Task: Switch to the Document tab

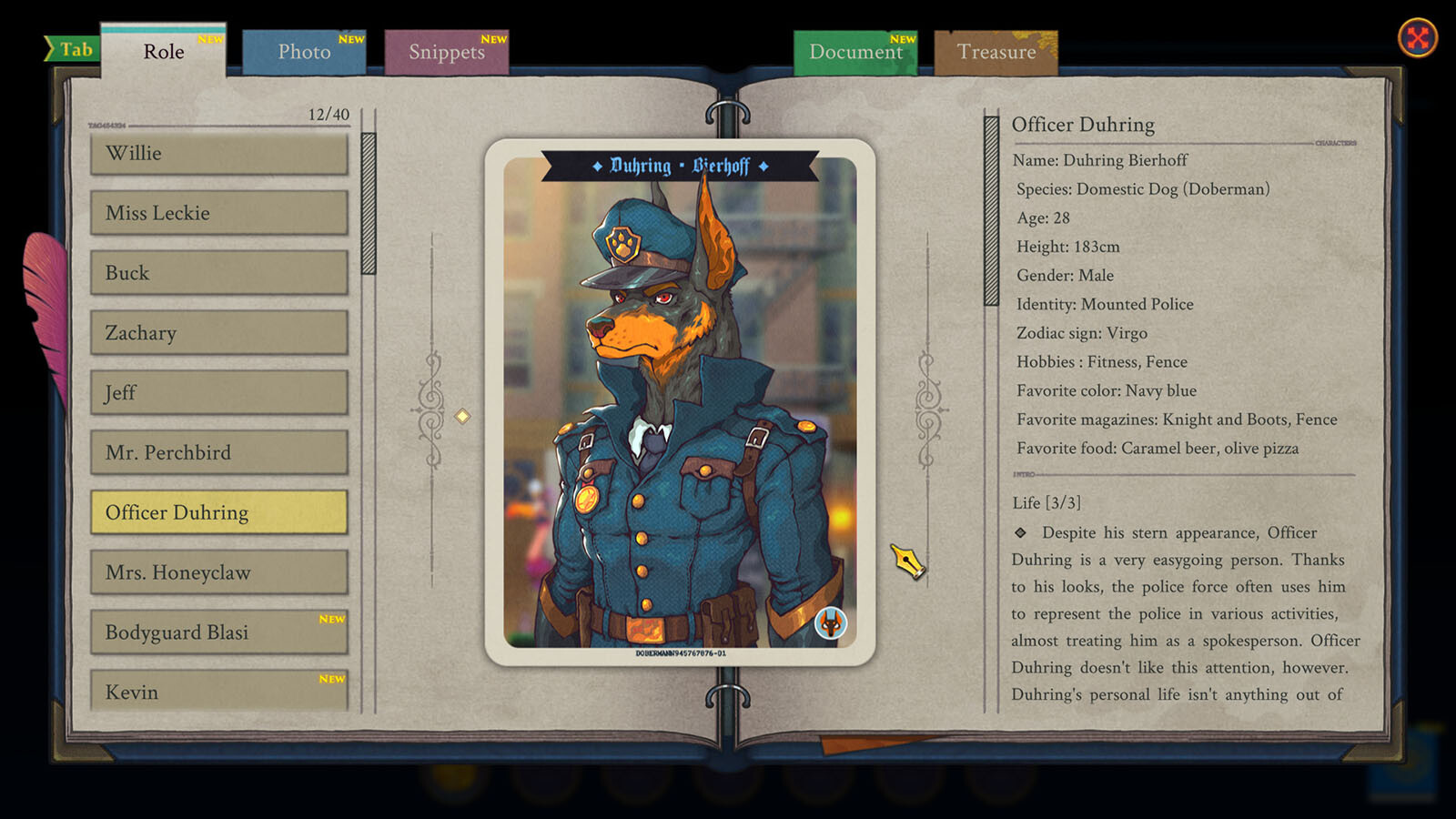Action: 855,52
